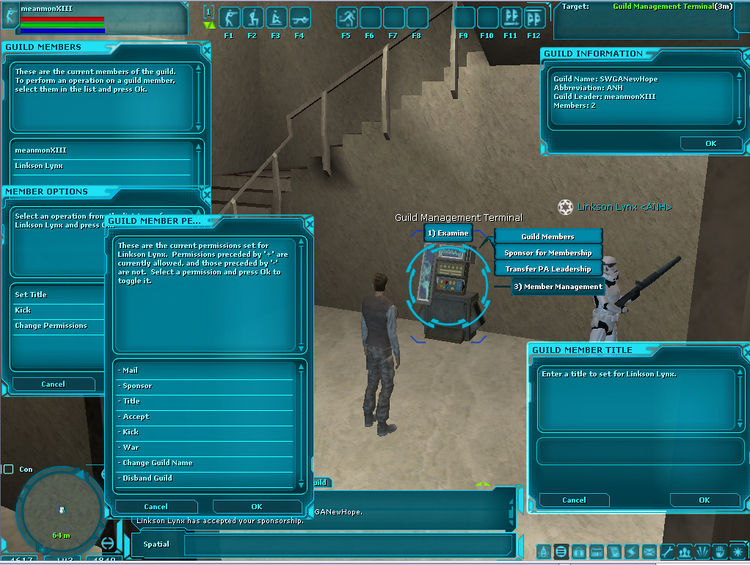This screenshot has height=565, width=750.
Task: Open Guild Members from the radial menu
Action: coord(548,237)
